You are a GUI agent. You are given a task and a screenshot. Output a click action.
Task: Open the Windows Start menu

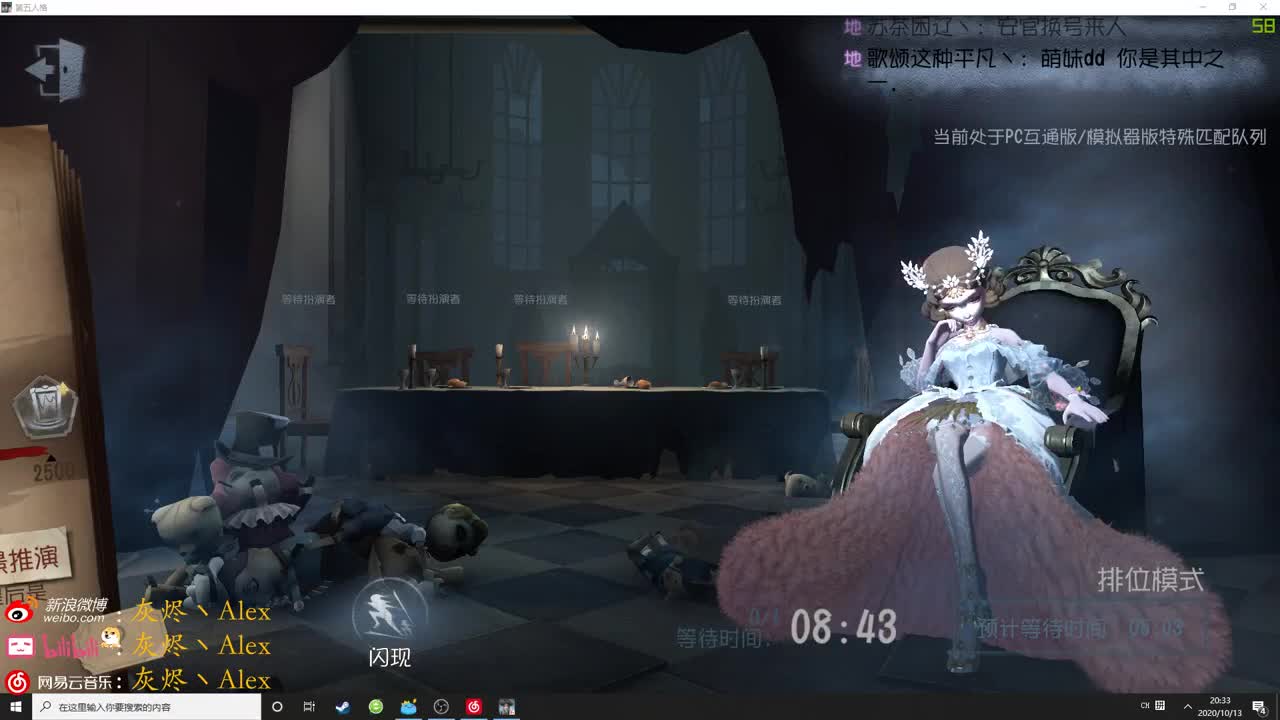15,707
